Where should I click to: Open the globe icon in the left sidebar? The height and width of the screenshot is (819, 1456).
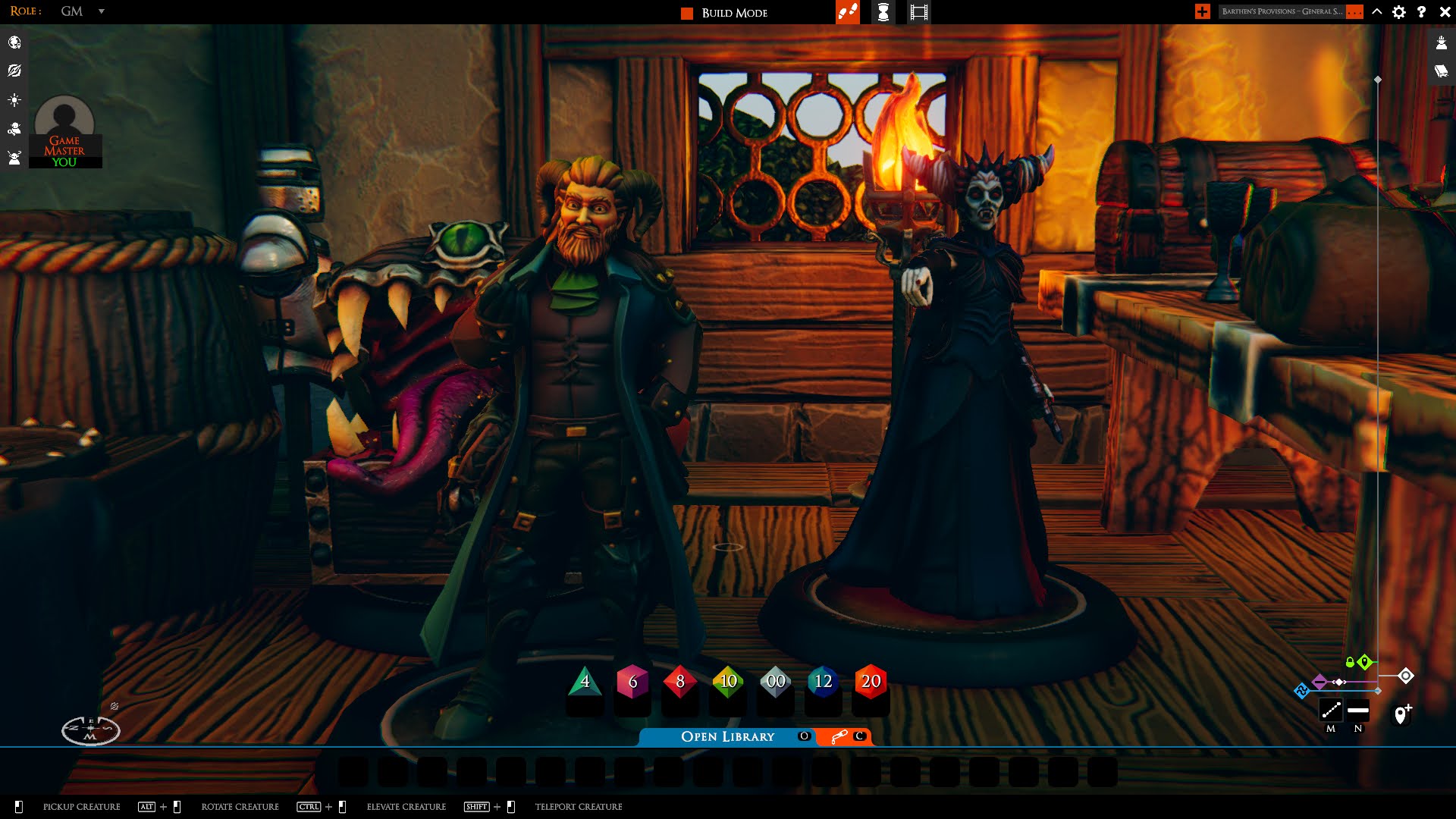[14, 42]
